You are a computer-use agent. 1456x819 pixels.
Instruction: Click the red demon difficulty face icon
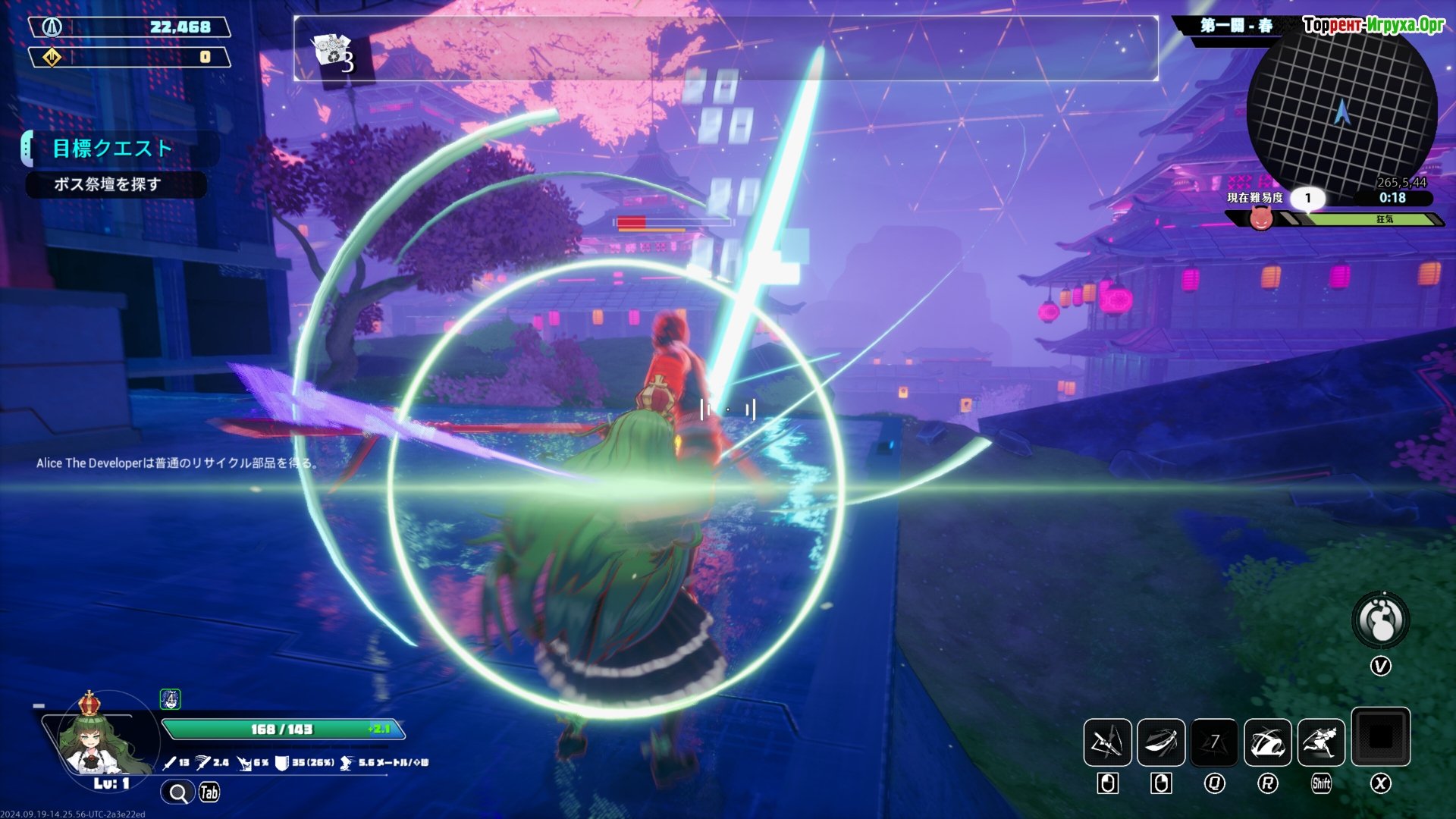click(x=1261, y=218)
